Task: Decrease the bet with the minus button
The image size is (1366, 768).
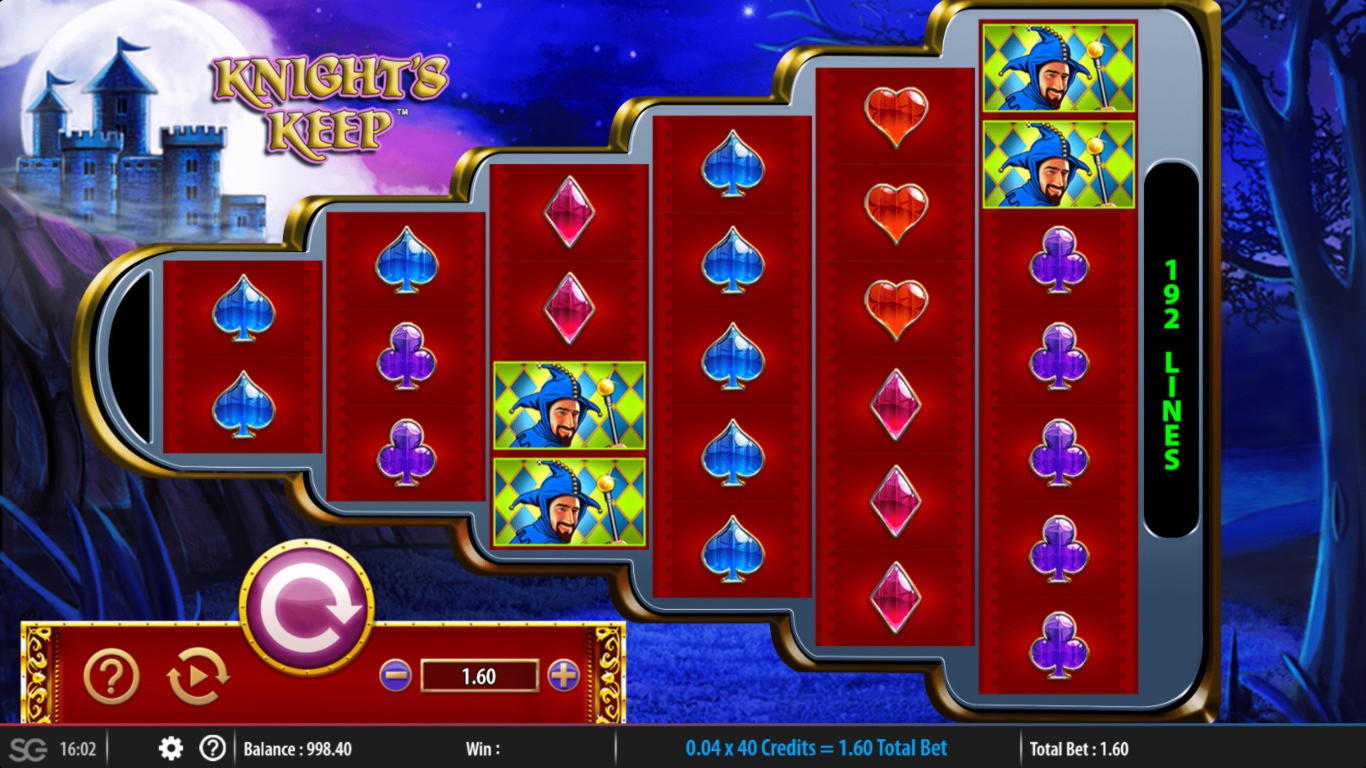Action: (395, 676)
